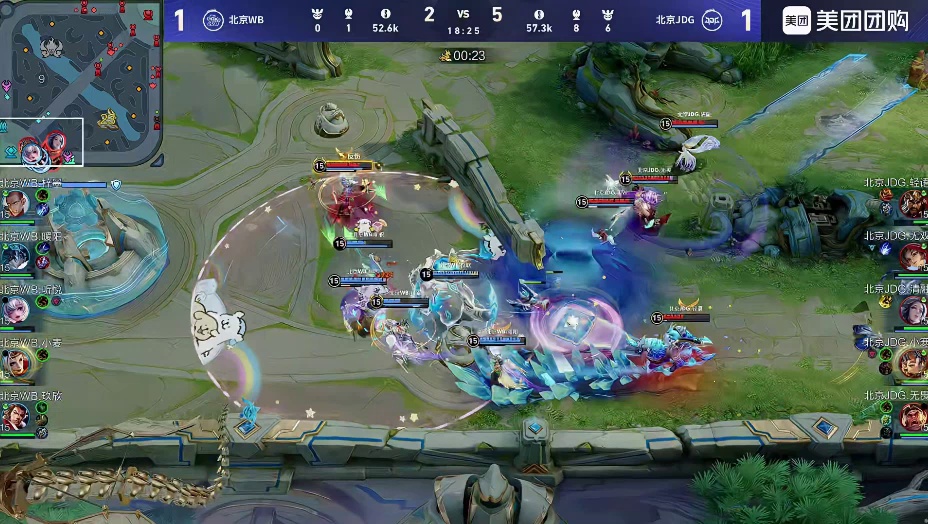The width and height of the screenshot is (928, 524).
Task: Open the 美团团购 sponsor banner
Action: 845,20
